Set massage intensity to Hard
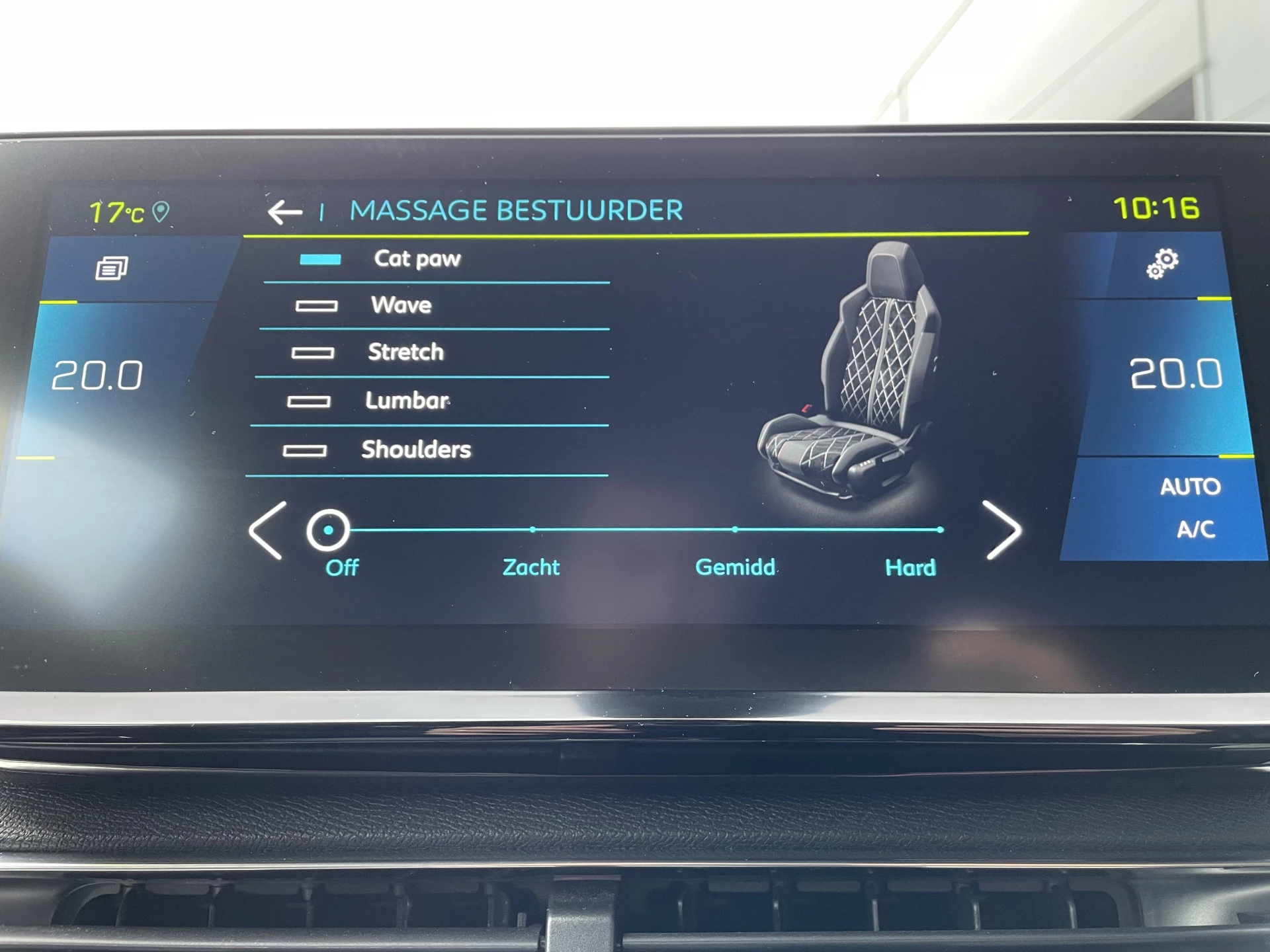The width and height of the screenshot is (1270, 952). click(x=940, y=529)
